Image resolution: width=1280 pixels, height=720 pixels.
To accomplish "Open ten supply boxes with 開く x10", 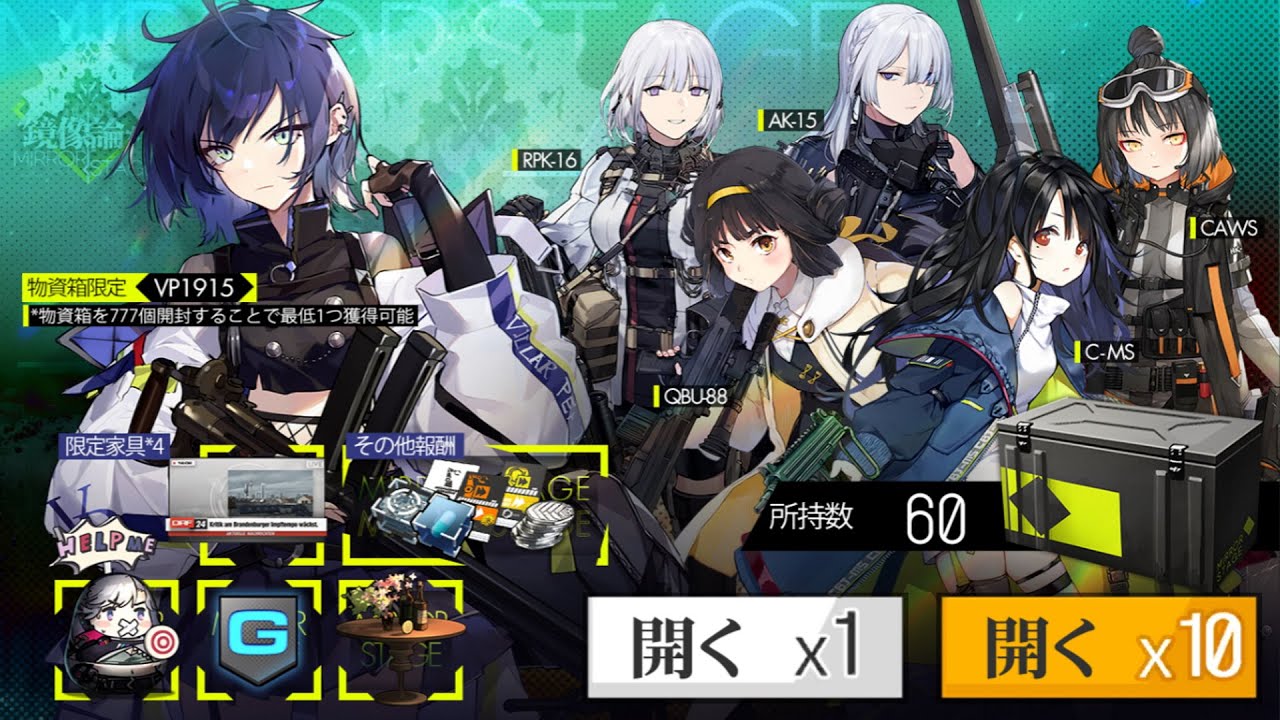I will click(1098, 647).
